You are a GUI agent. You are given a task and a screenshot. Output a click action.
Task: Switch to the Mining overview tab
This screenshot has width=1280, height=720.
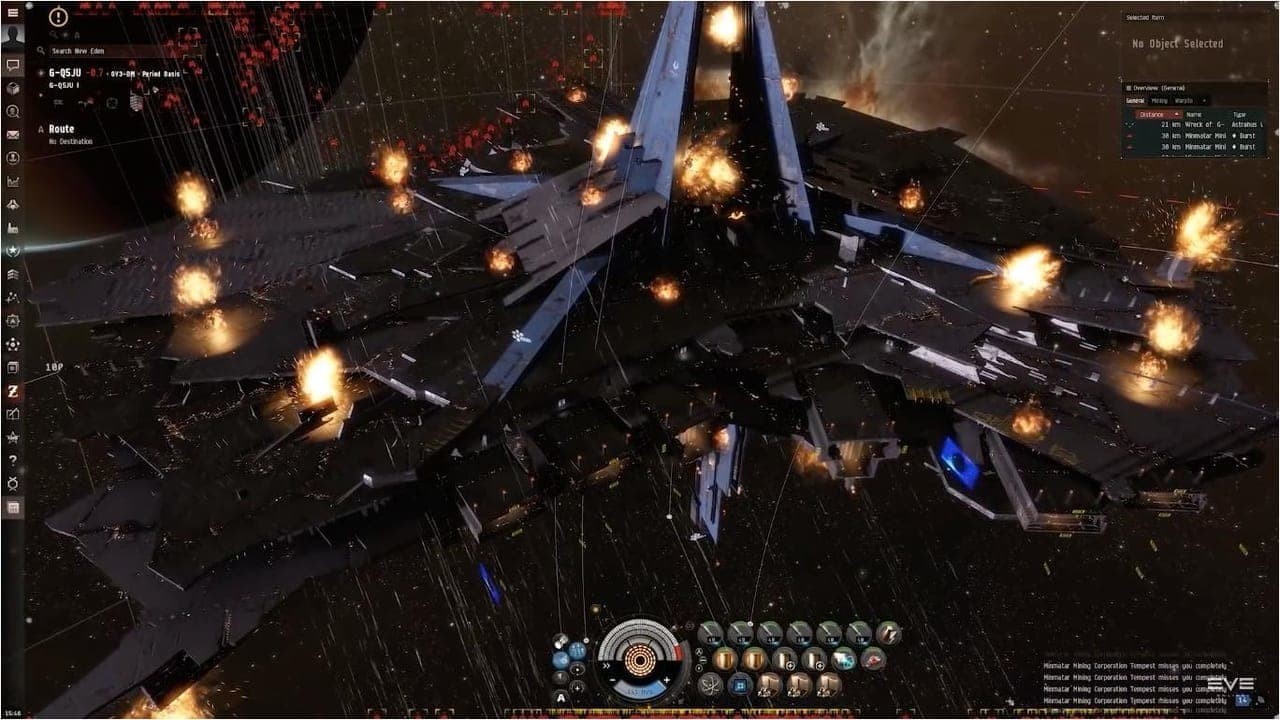tap(1160, 100)
